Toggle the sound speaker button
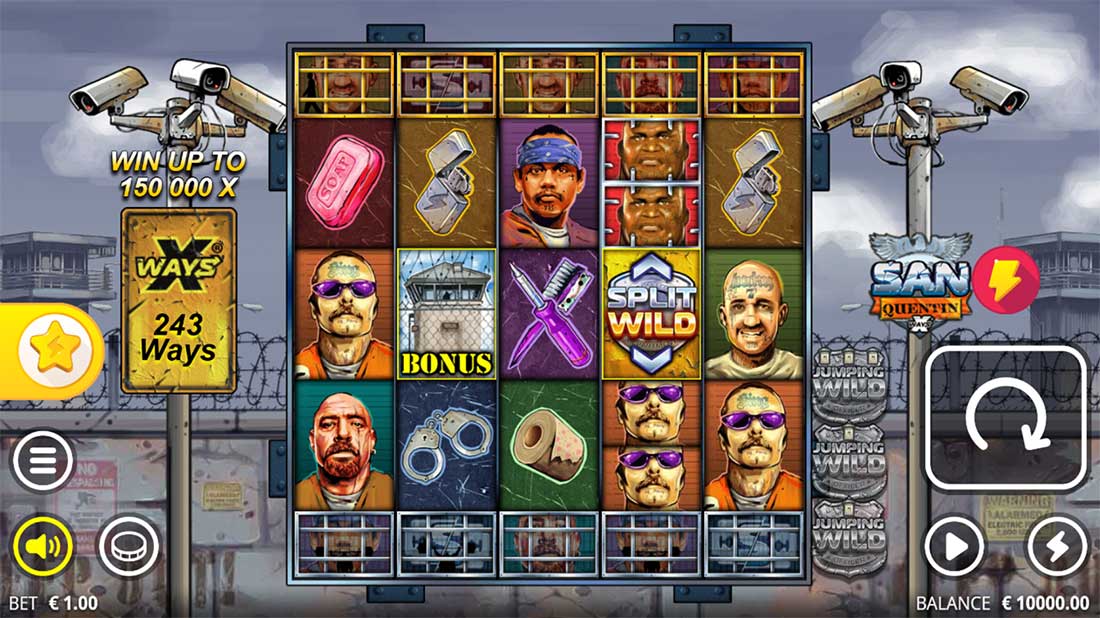 42,546
